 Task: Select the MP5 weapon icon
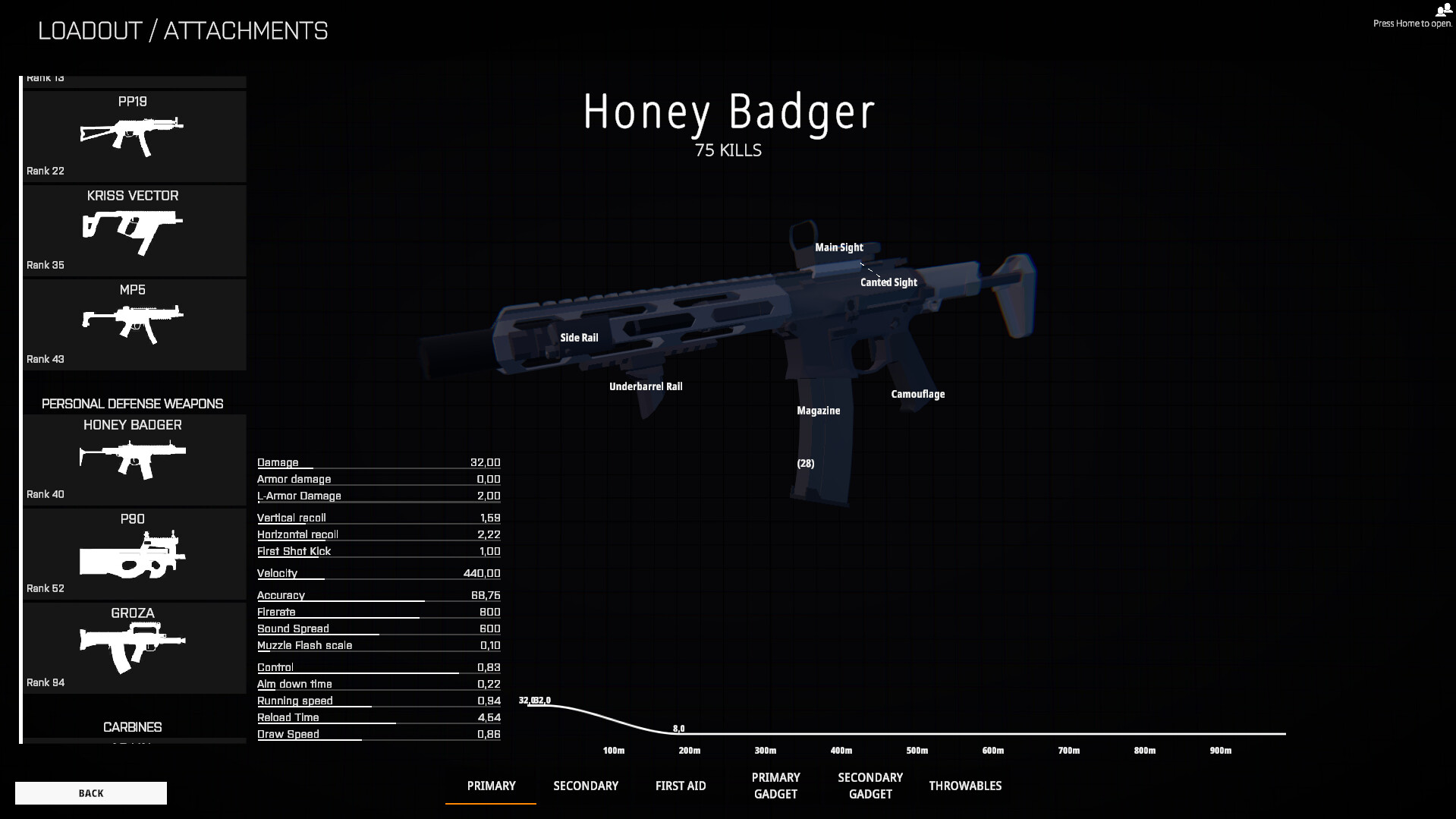[134, 323]
